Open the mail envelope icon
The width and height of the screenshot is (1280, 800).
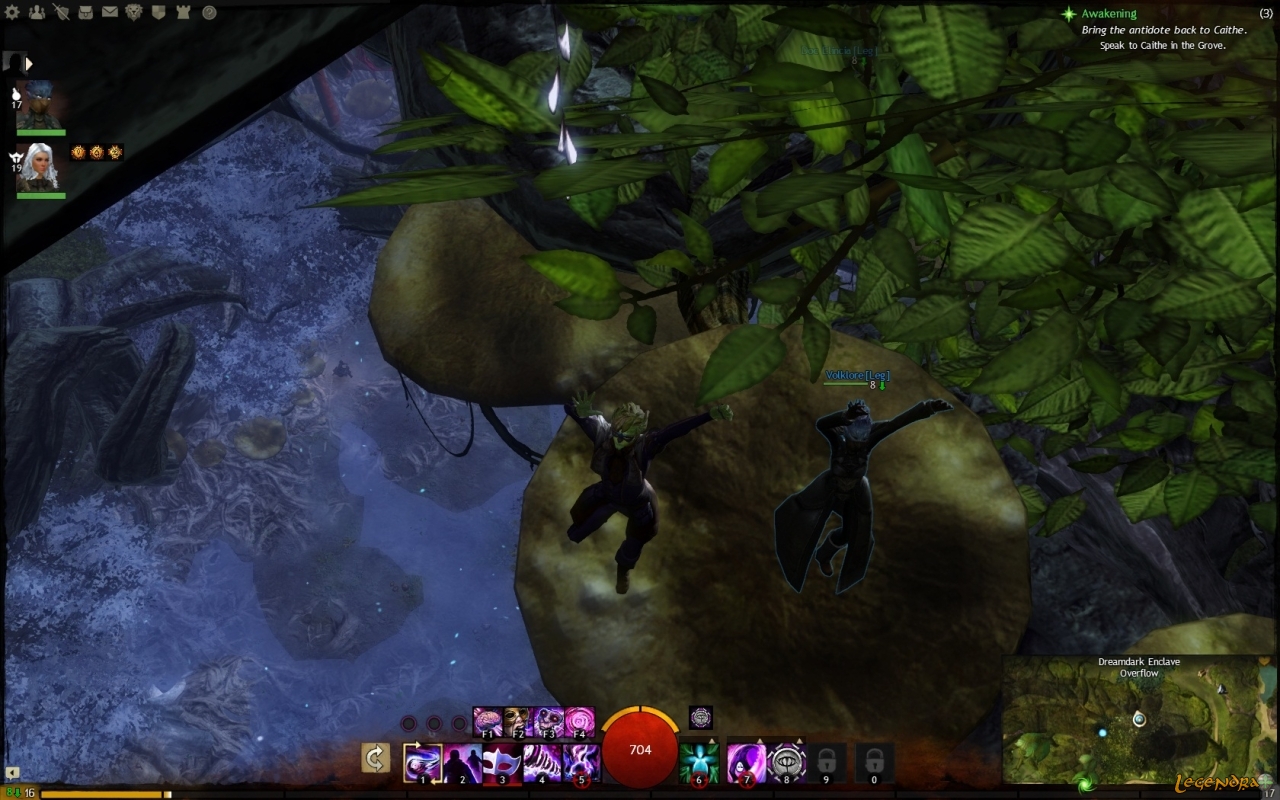pyautogui.click(x=110, y=12)
